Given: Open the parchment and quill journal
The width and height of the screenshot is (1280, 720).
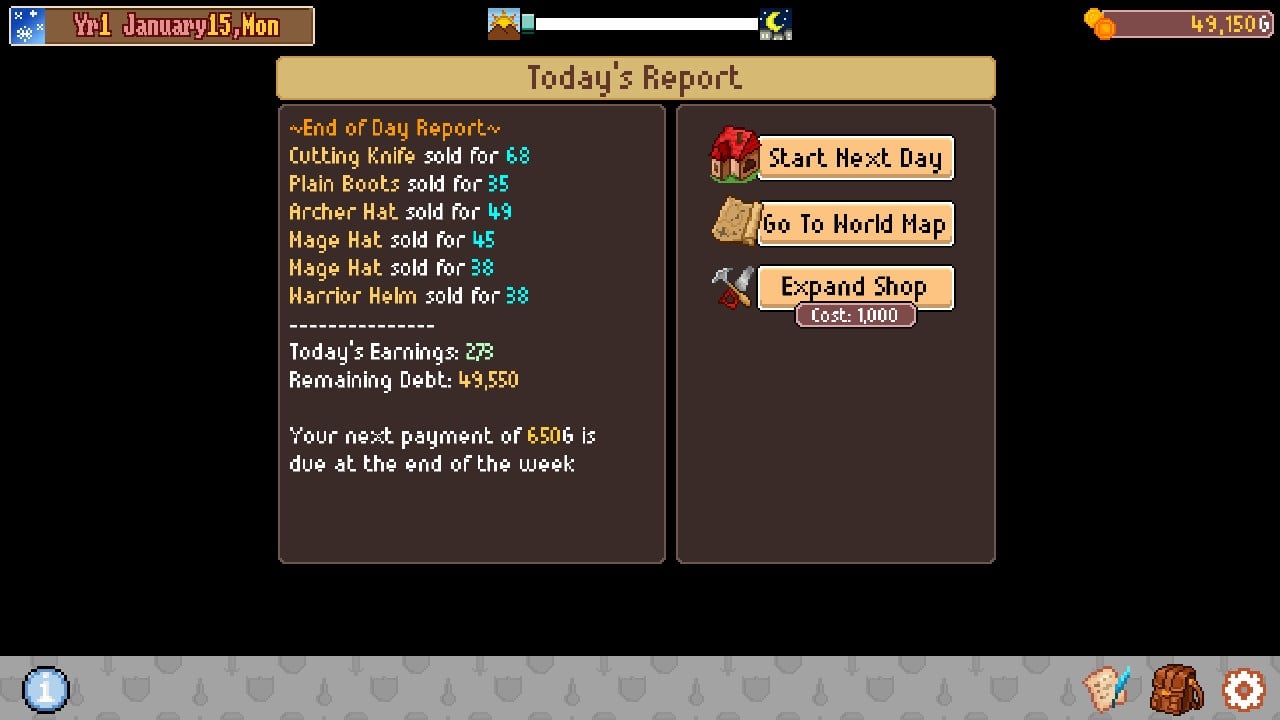Looking at the screenshot, I should click(1107, 689).
